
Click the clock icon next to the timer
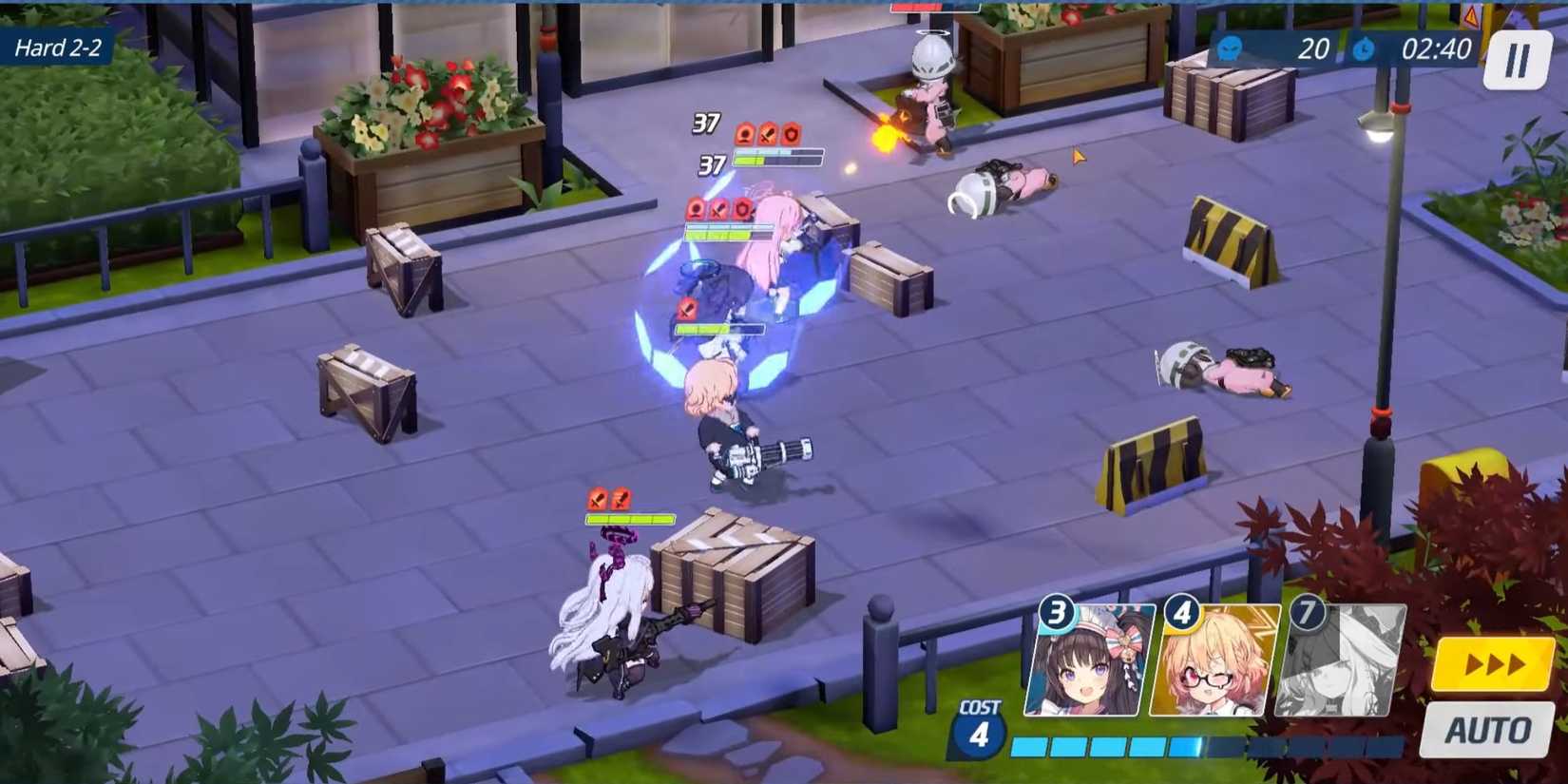click(1366, 49)
